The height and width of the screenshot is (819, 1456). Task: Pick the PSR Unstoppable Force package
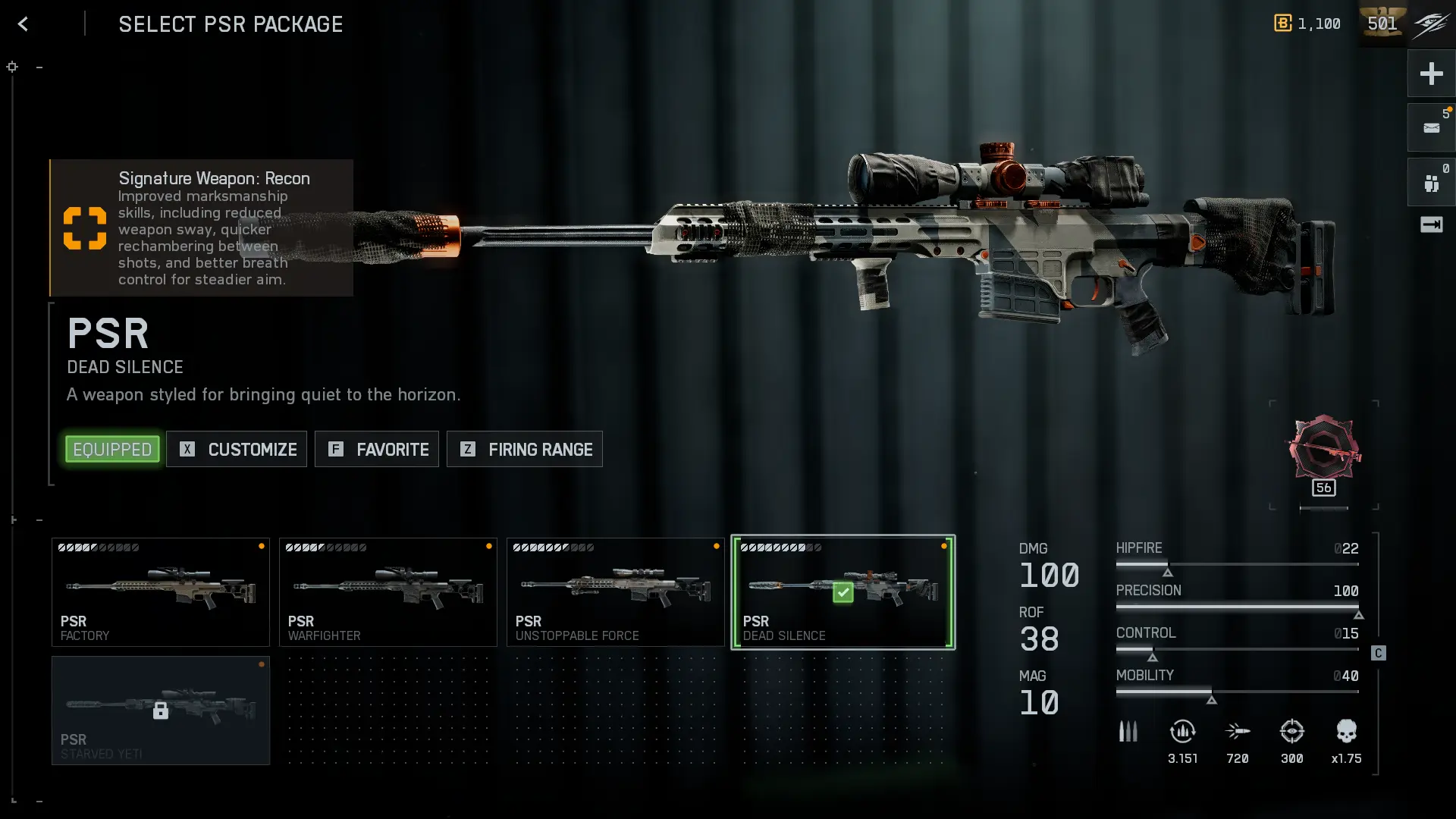616,592
